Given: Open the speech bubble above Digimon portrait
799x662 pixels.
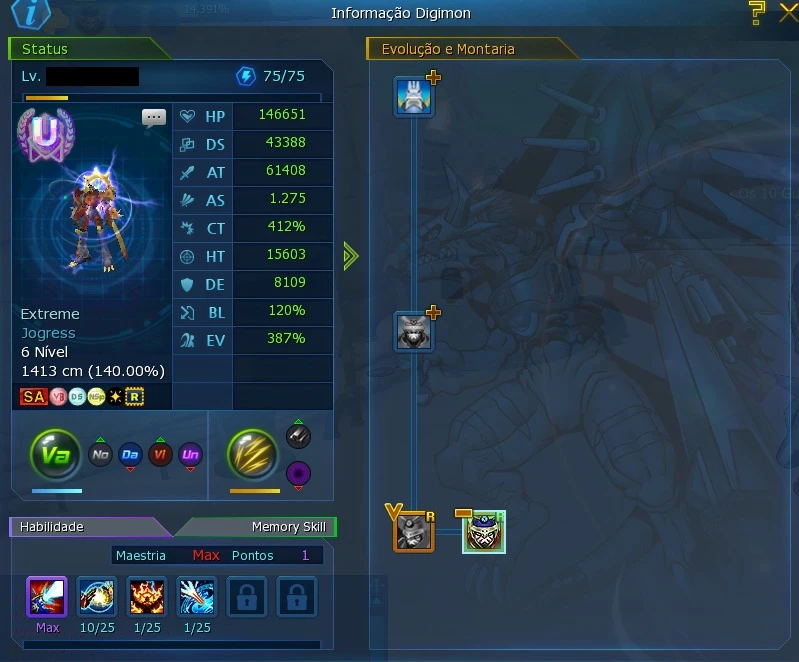Looking at the screenshot, I should coord(154,117).
